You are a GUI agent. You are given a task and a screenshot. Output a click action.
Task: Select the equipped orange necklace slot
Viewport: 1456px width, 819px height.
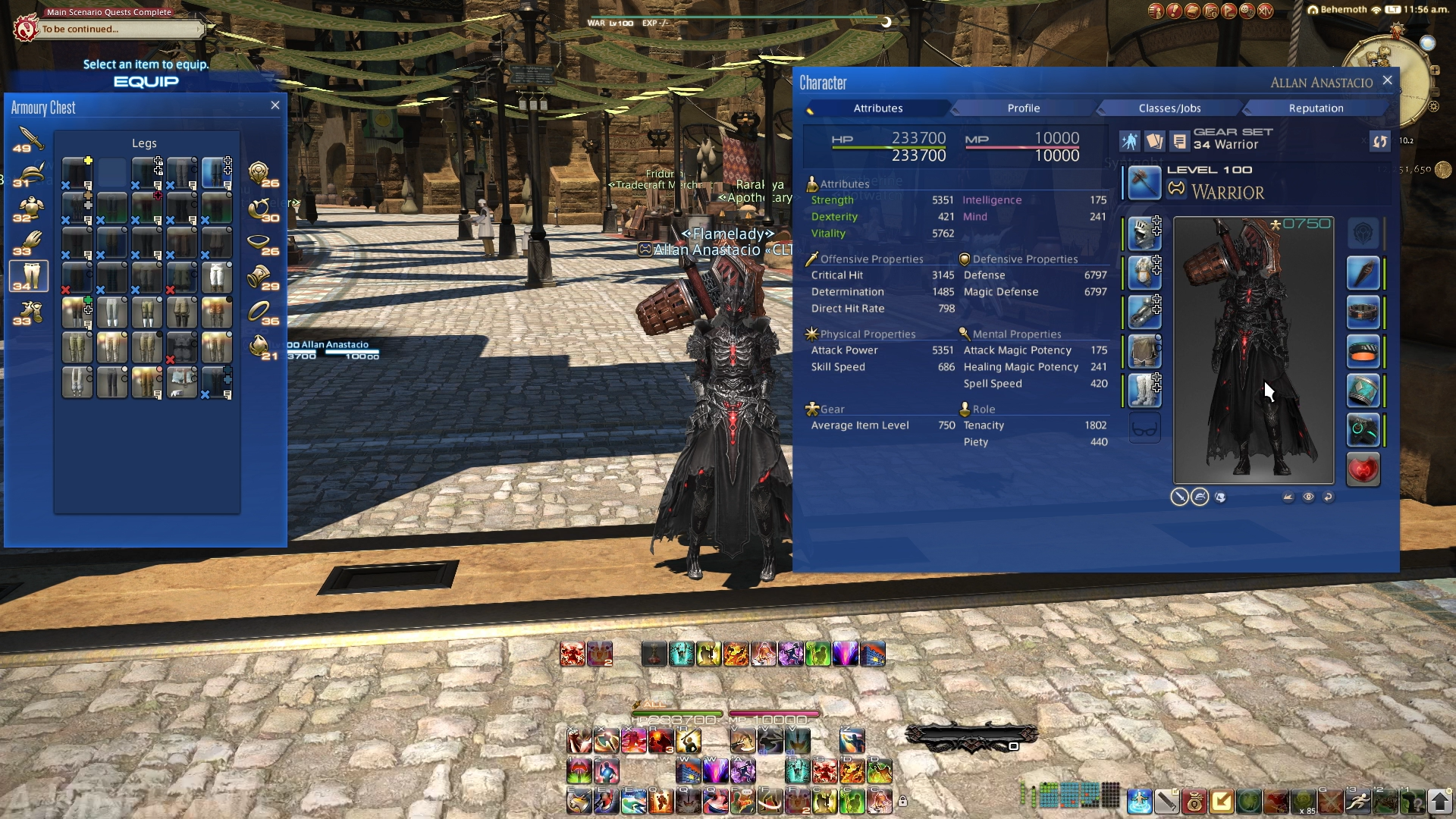tap(1363, 352)
